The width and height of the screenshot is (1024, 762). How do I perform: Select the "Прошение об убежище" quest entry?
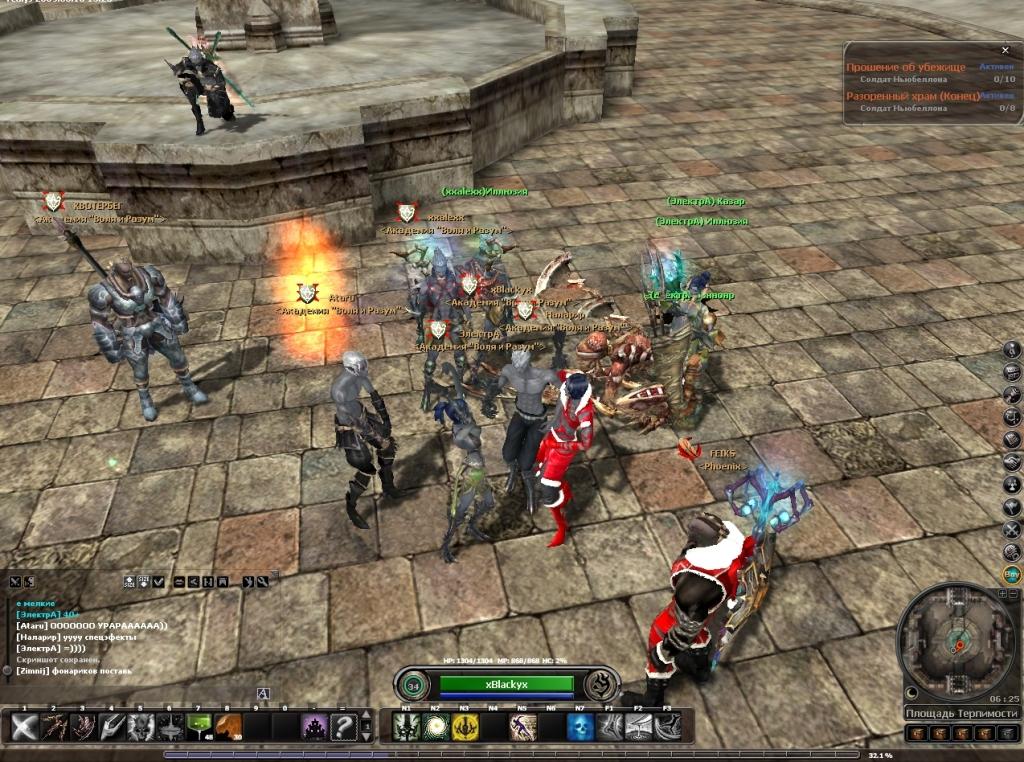click(x=906, y=67)
